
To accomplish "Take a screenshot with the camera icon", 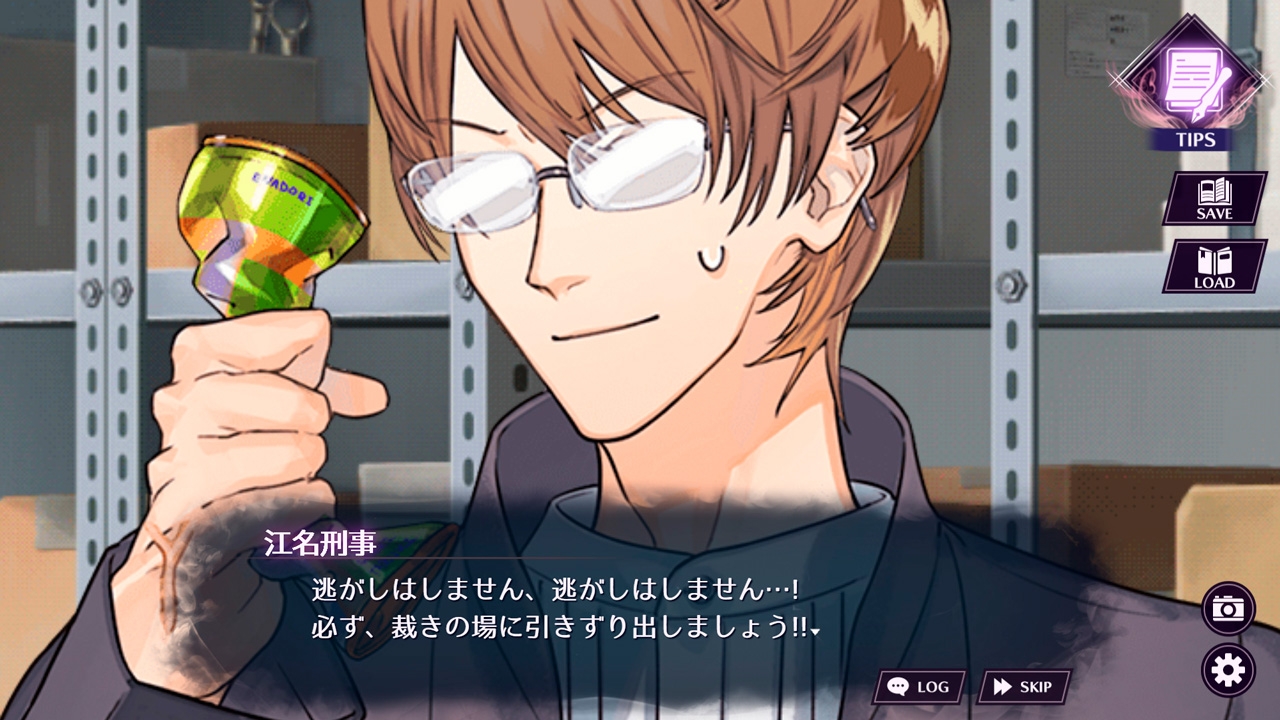I will pos(1228,608).
